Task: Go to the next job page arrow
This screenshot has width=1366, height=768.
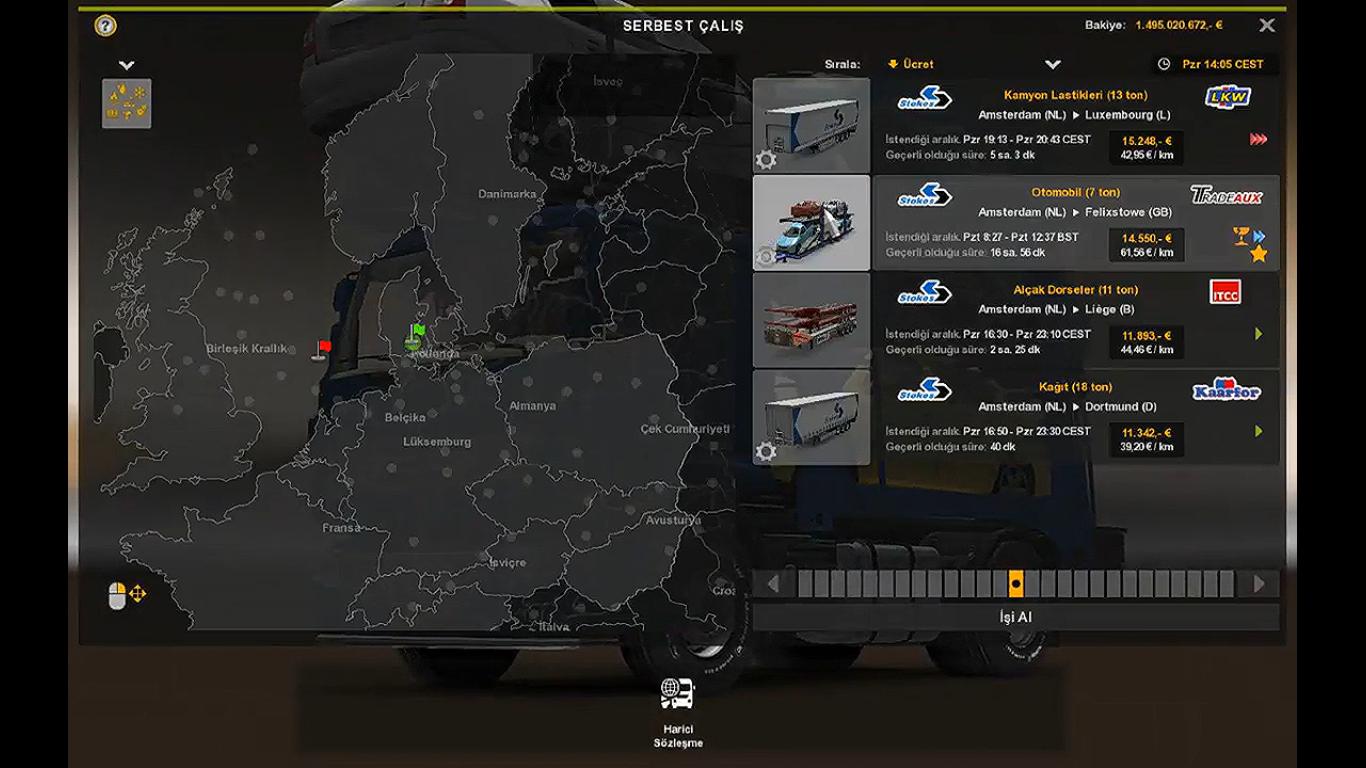Action: [1259, 583]
